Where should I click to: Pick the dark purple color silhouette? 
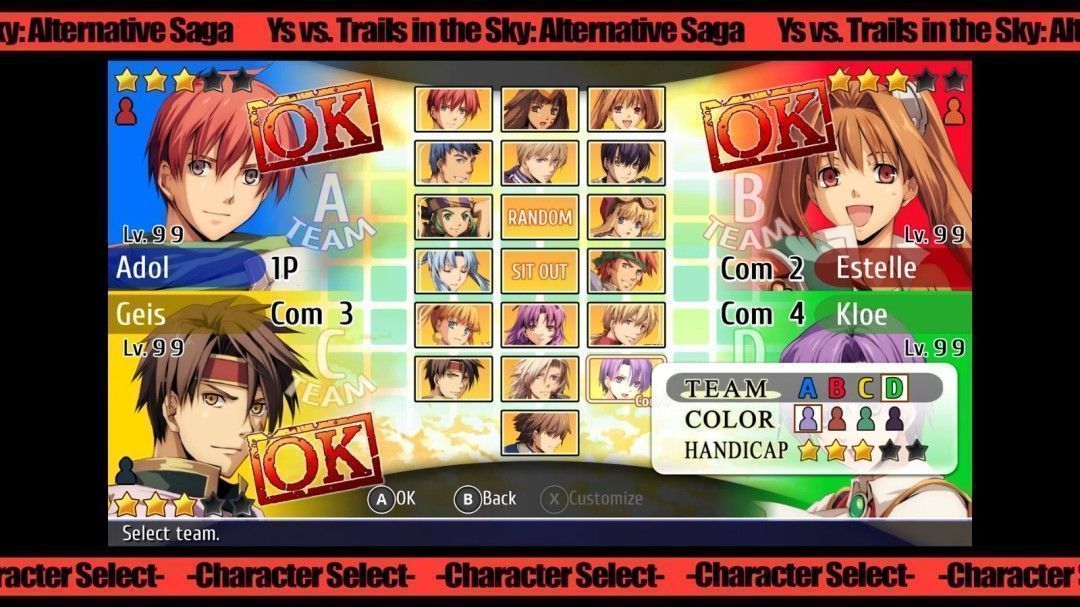click(894, 419)
